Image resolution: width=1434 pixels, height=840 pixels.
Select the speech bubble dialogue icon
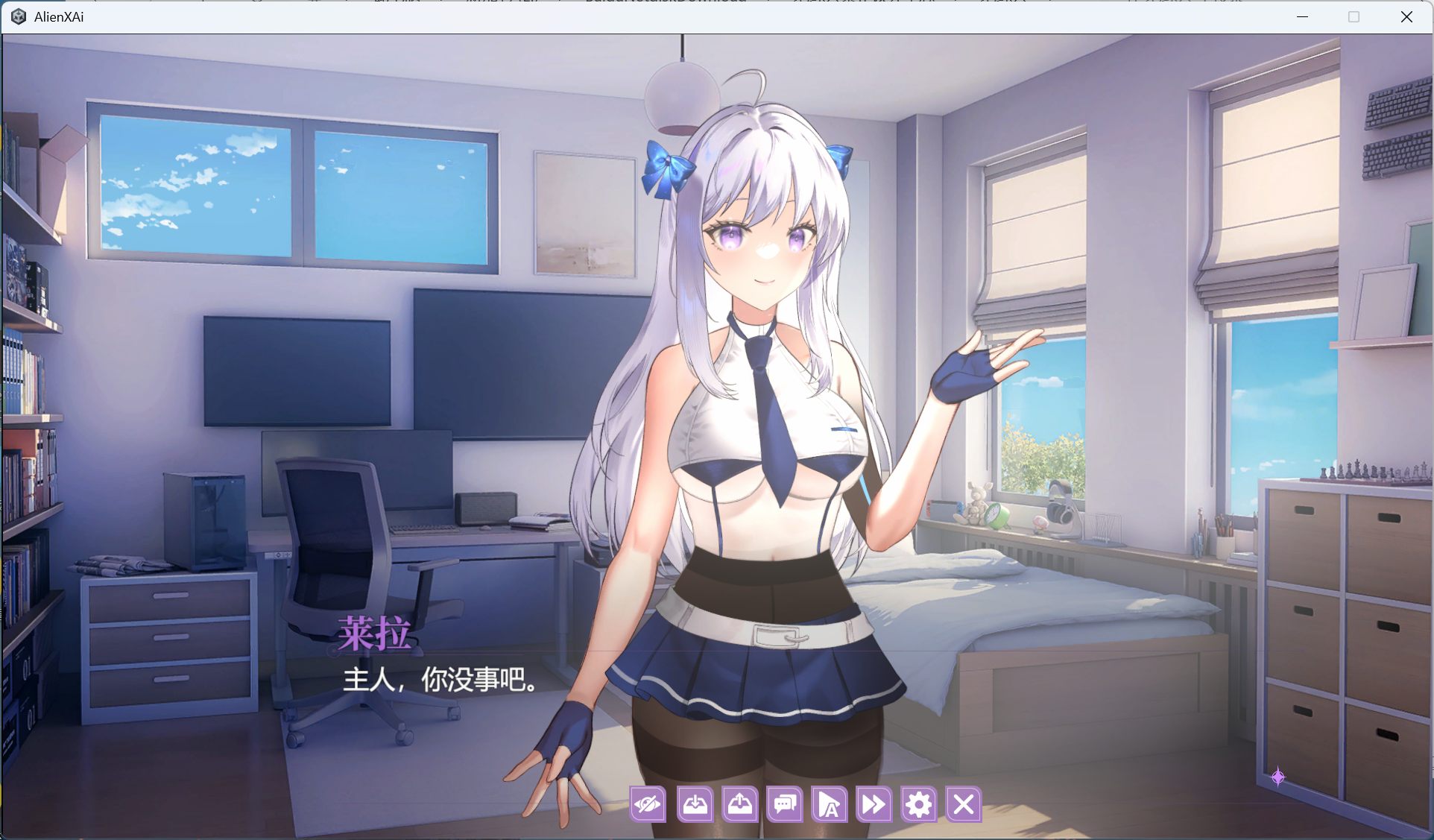click(x=784, y=805)
